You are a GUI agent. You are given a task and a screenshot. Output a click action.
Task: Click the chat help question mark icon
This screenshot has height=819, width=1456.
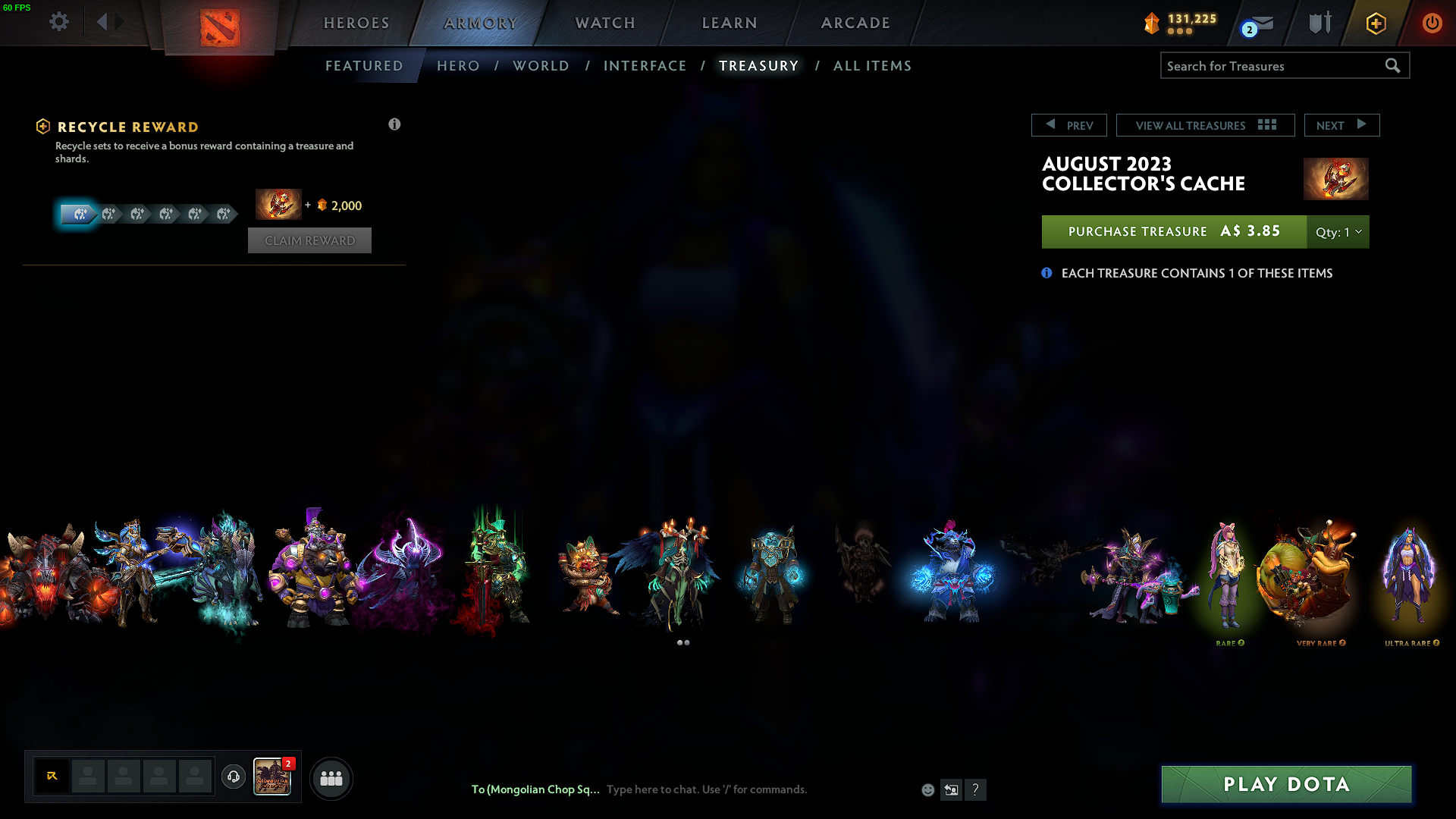click(x=976, y=789)
